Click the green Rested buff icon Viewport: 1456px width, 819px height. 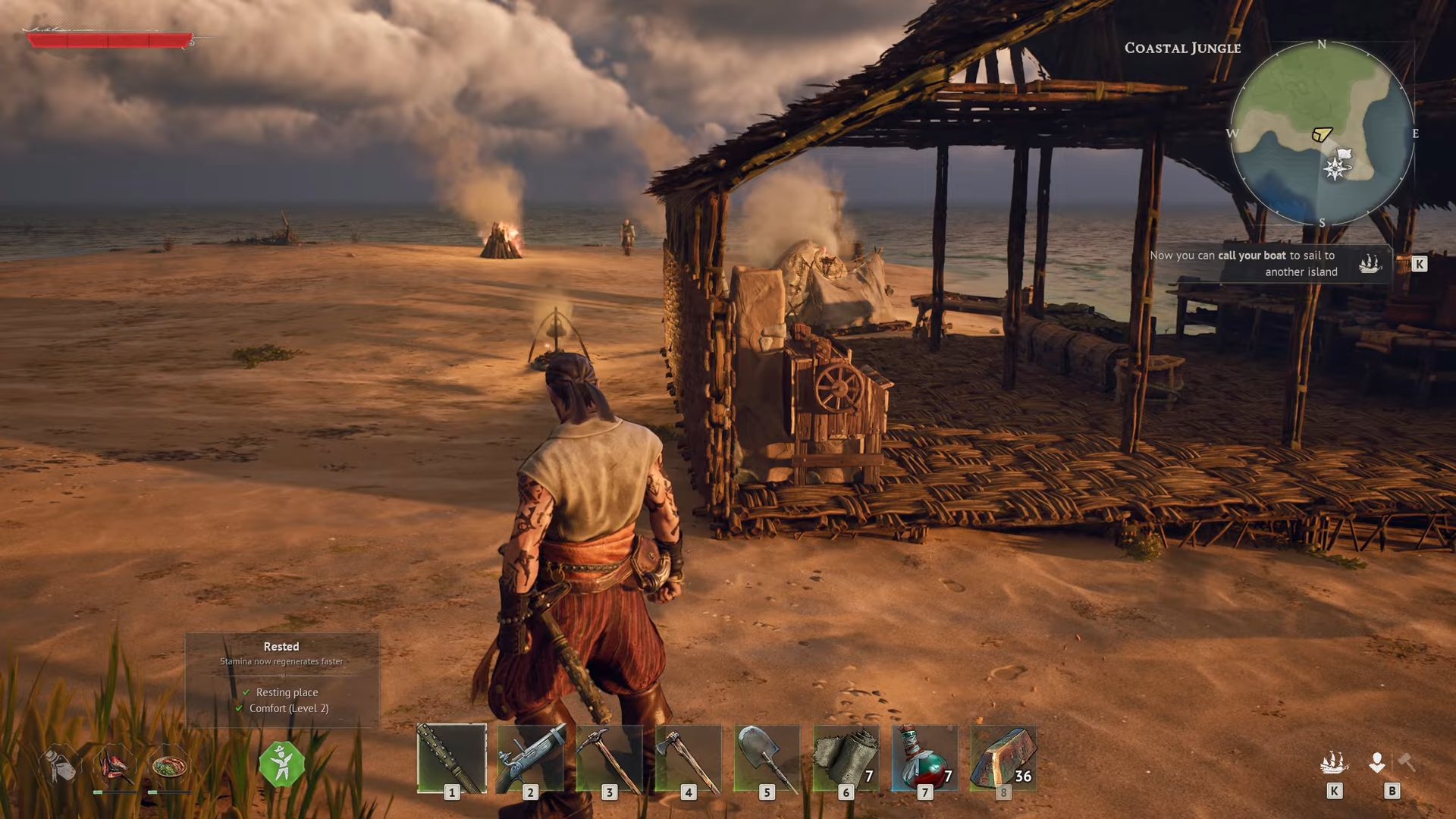pyautogui.click(x=281, y=764)
